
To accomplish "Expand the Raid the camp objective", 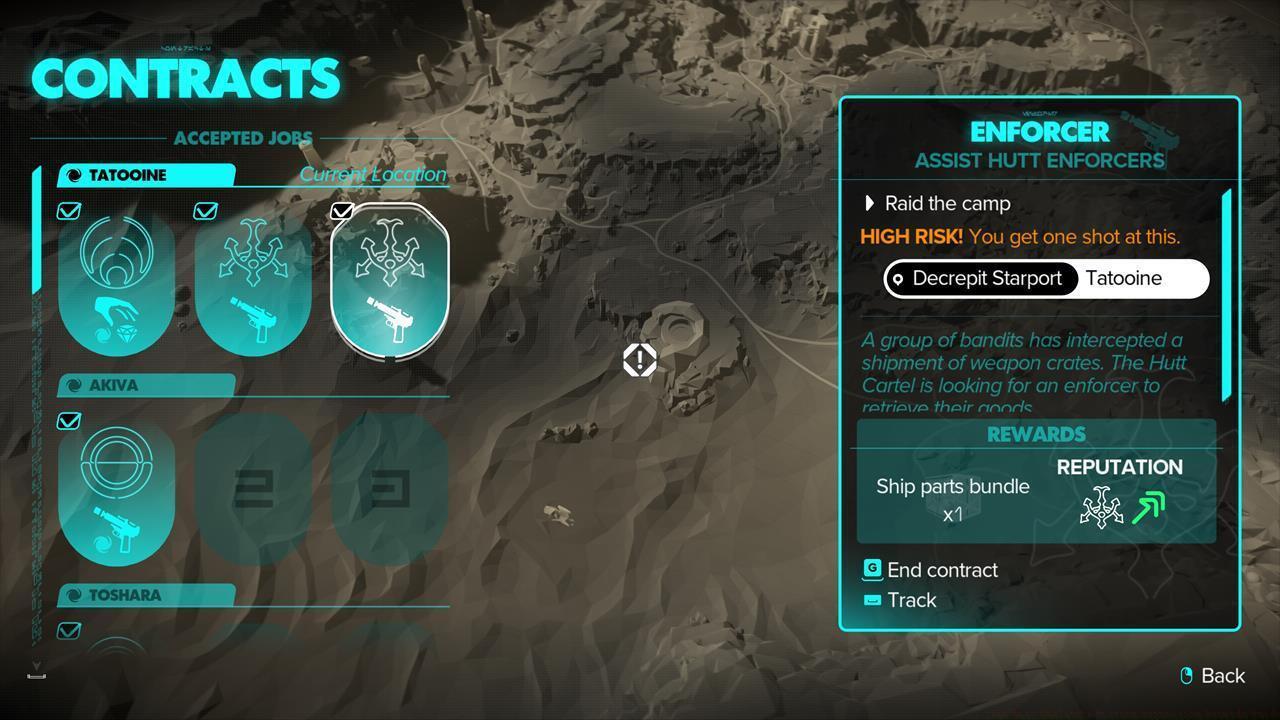I will [x=869, y=203].
